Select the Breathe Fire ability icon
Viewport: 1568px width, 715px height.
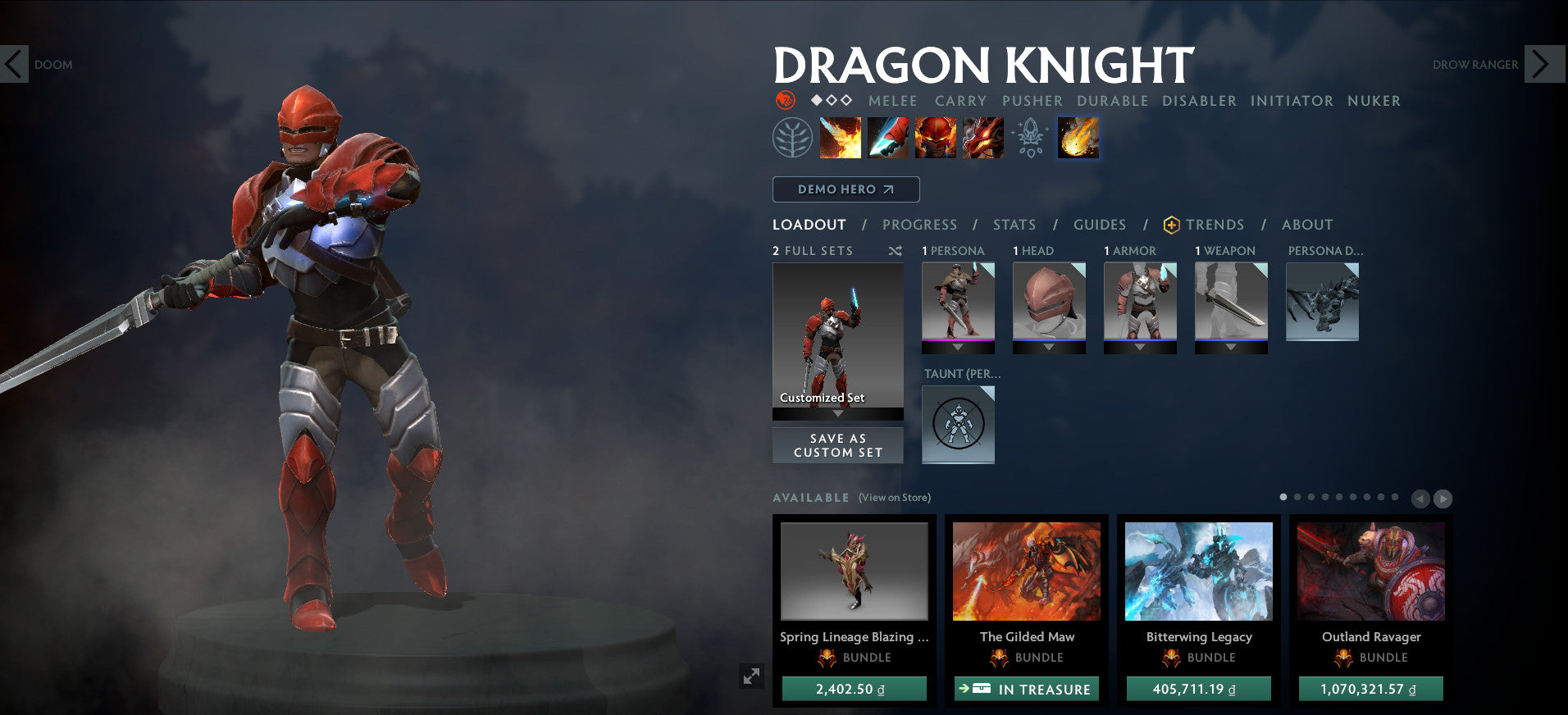pos(839,138)
